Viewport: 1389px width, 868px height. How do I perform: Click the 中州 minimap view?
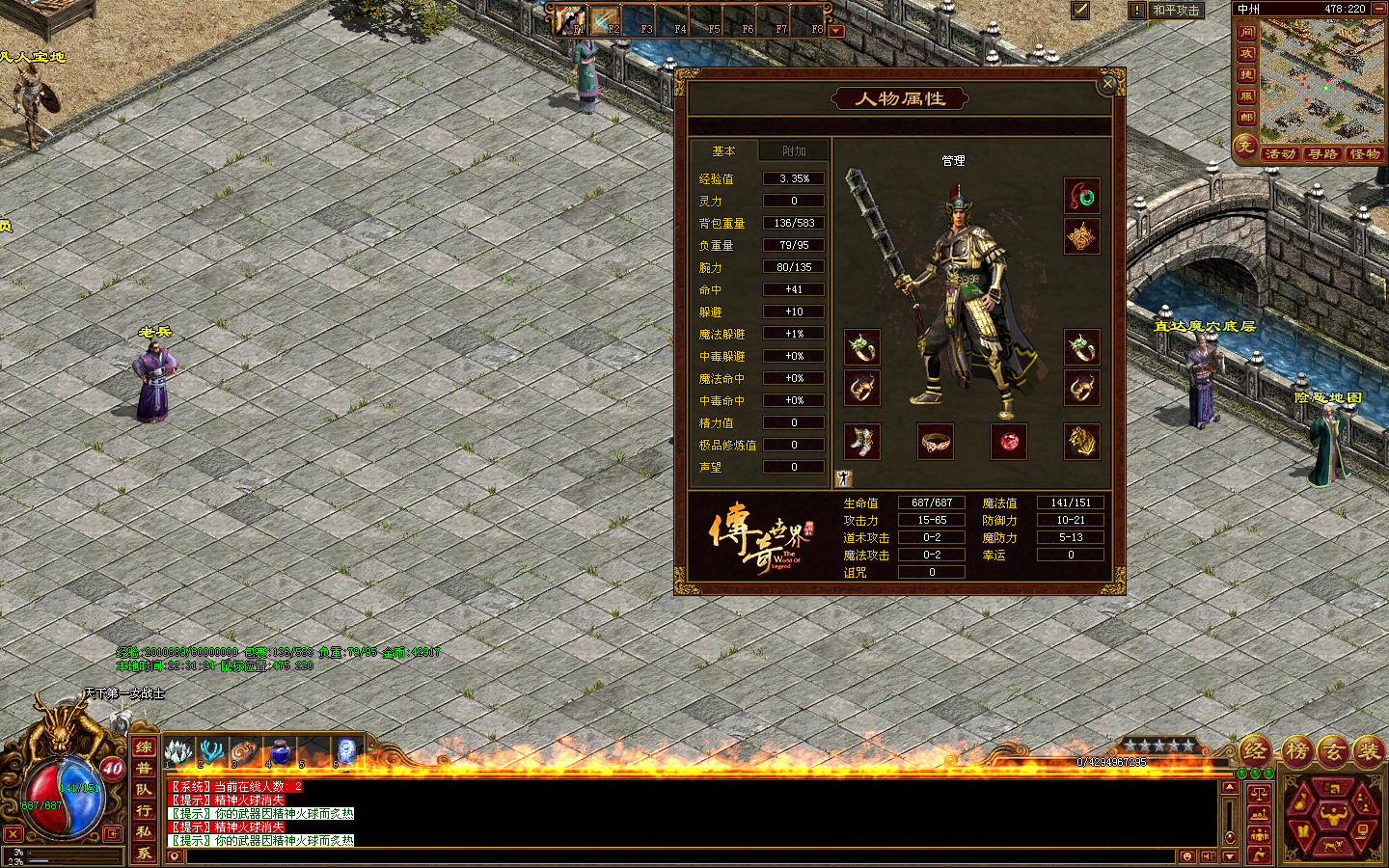(x=1316, y=81)
